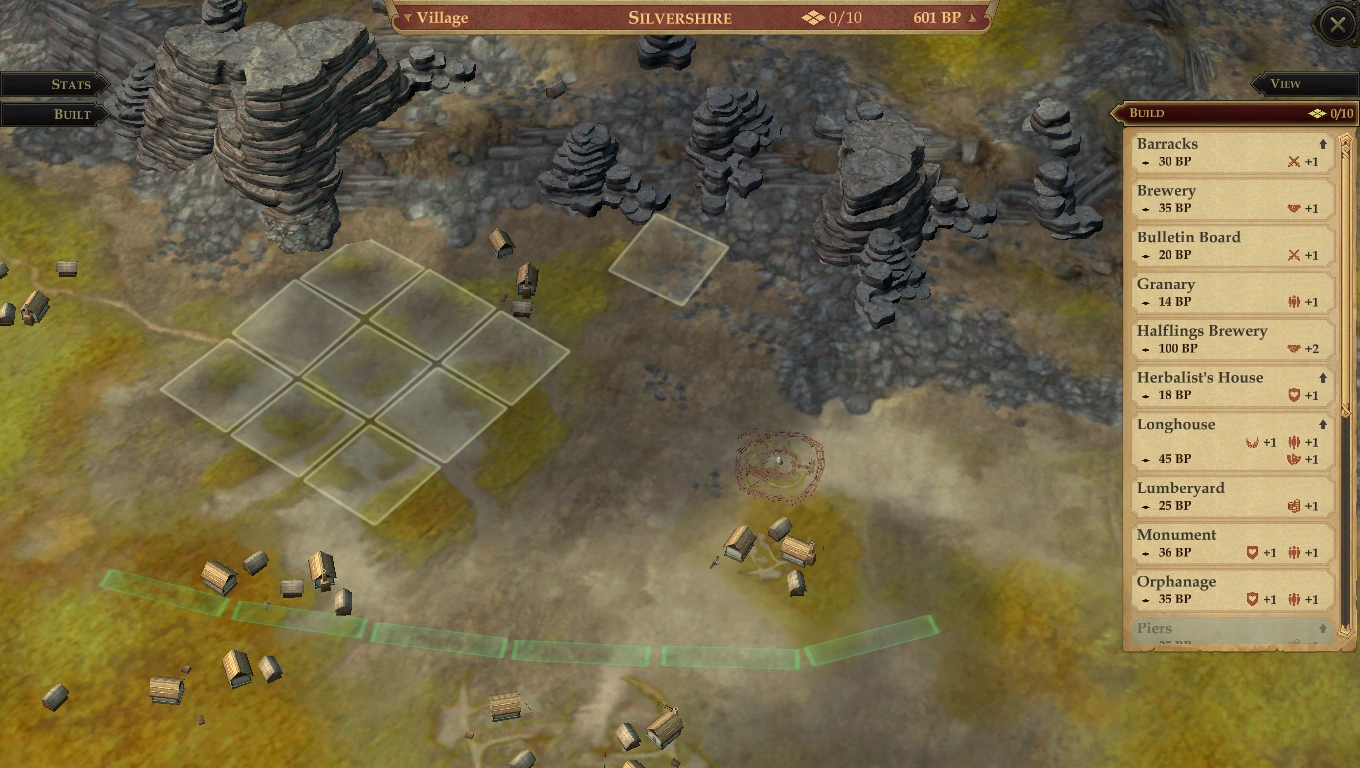Click the shield icon on Herbalist's House entry
Image resolution: width=1360 pixels, height=768 pixels.
tap(1294, 395)
